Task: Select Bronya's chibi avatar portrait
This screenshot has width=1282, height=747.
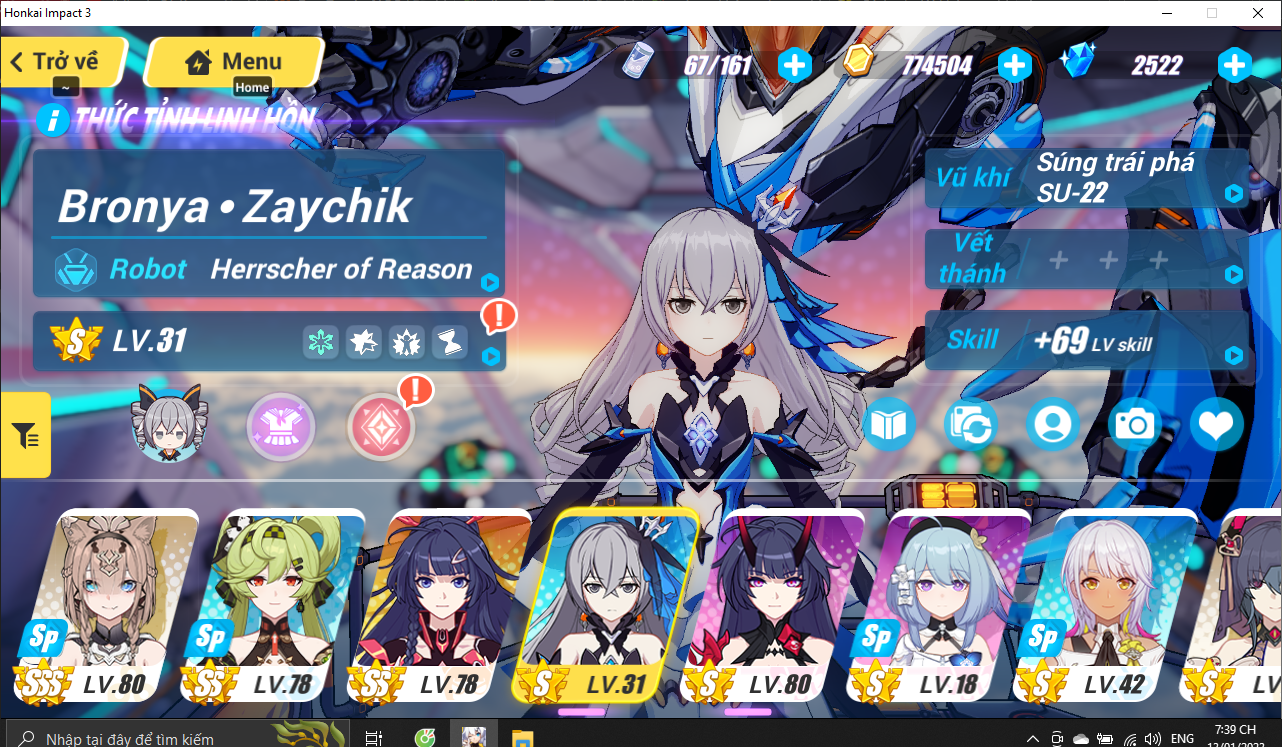Action: point(168,427)
